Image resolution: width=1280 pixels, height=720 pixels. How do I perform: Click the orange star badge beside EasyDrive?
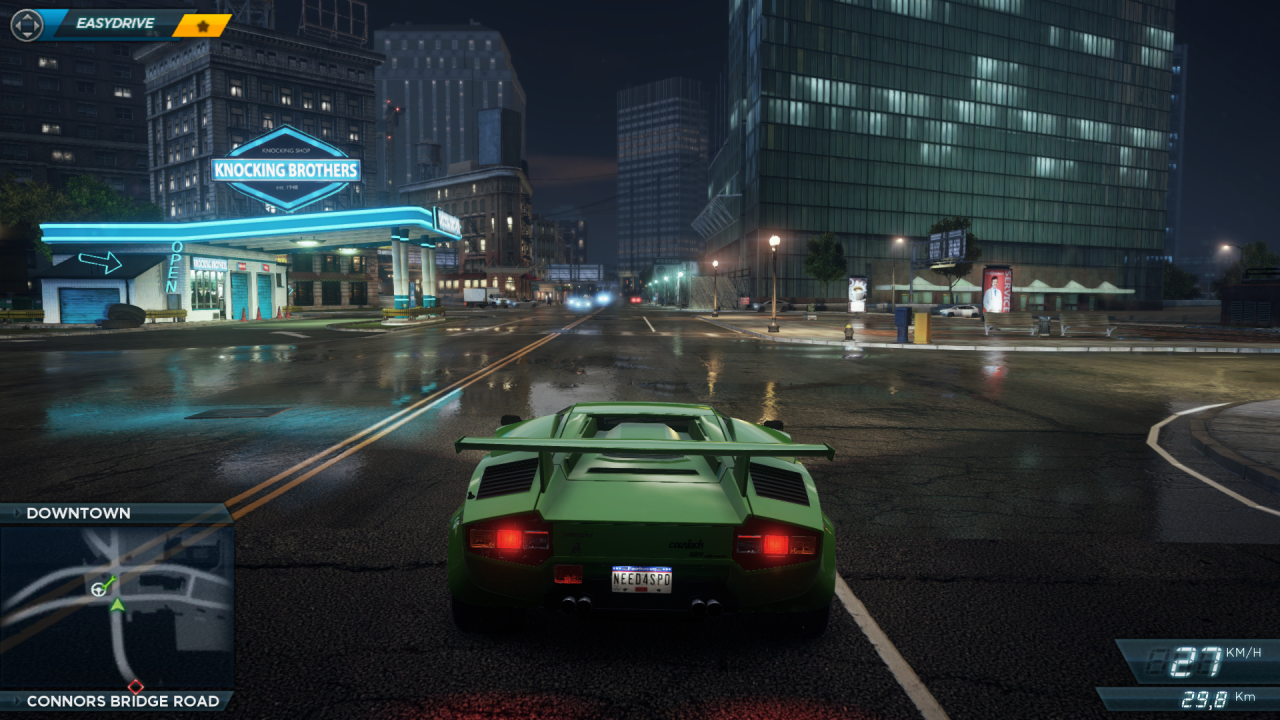[x=202, y=25]
